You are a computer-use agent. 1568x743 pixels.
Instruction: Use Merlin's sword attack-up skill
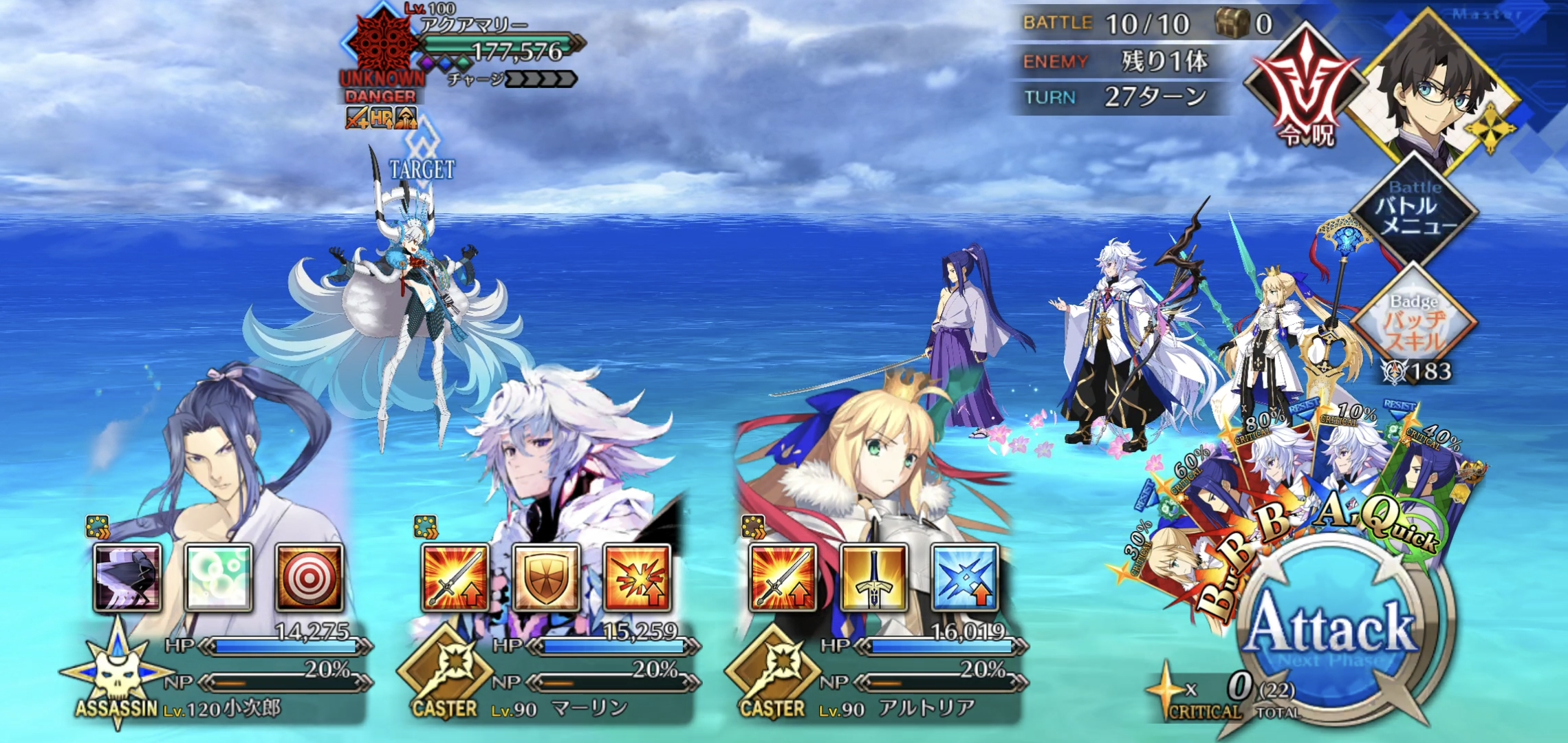[455, 578]
